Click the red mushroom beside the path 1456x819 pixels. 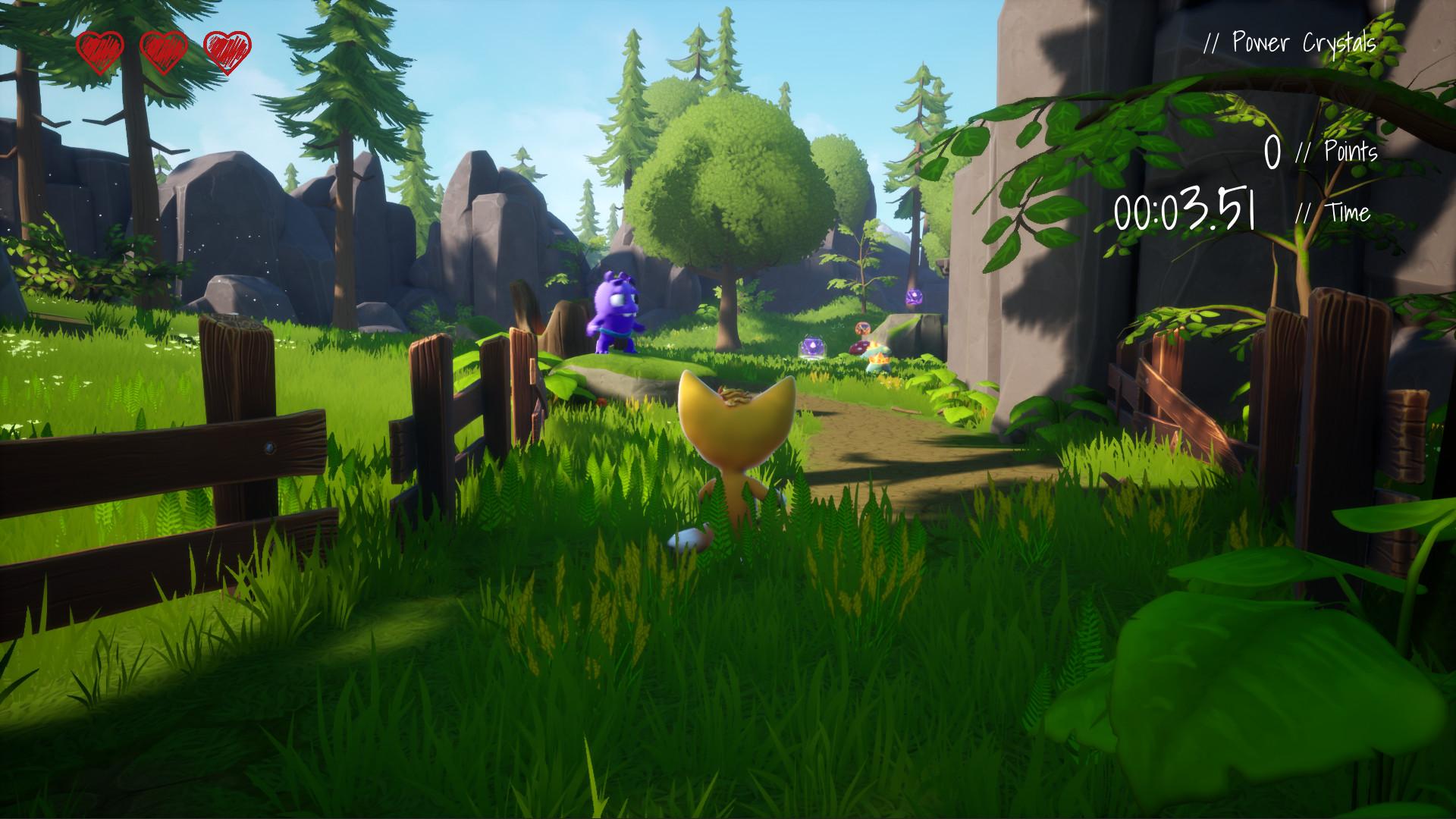(859, 349)
